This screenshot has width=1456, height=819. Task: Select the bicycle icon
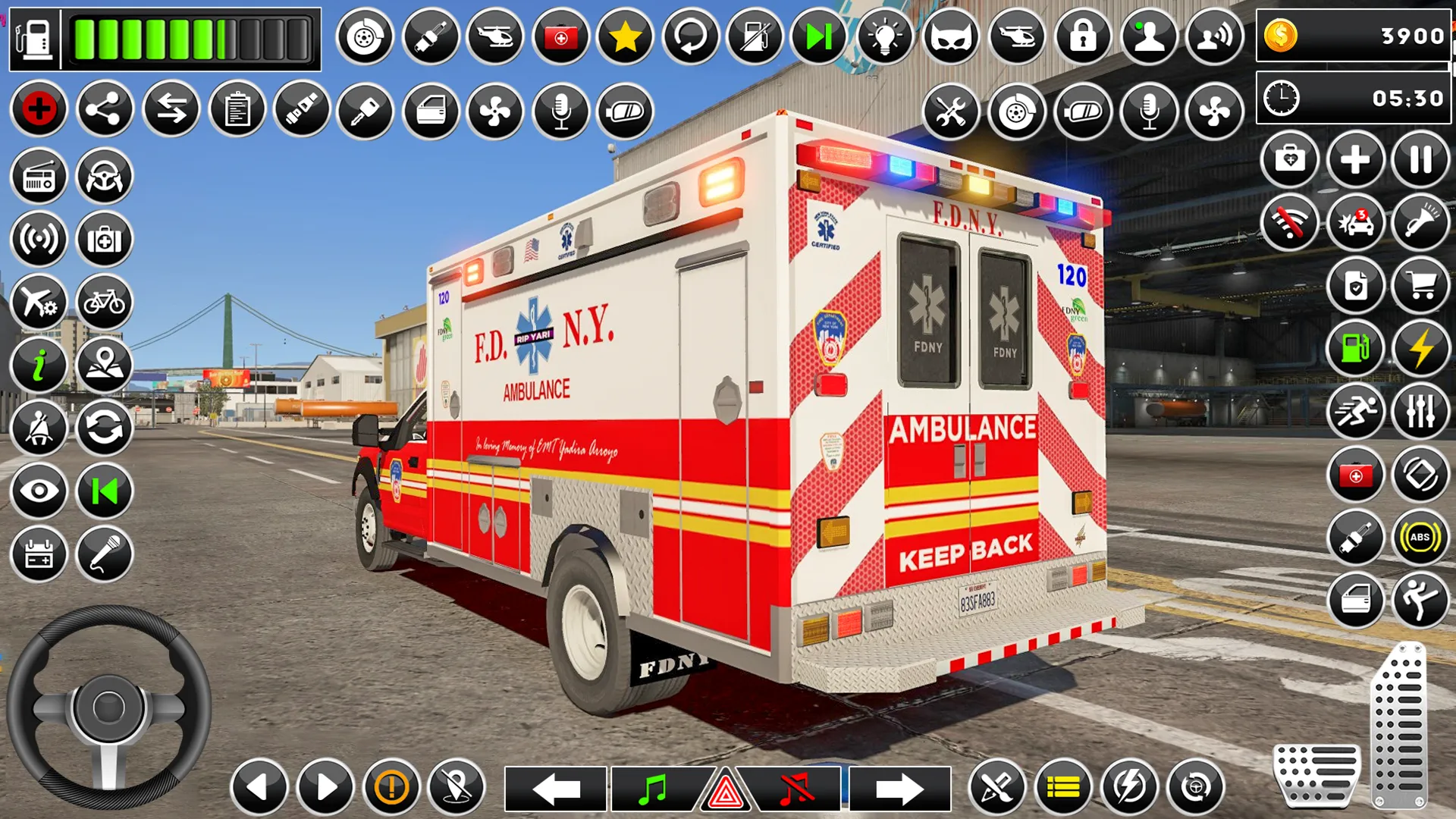coord(105,303)
